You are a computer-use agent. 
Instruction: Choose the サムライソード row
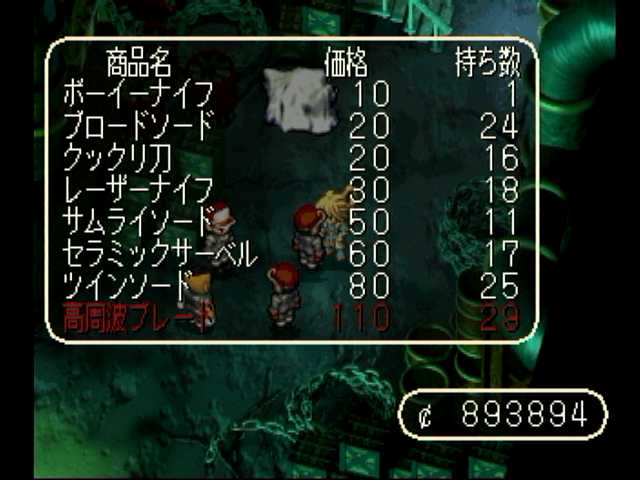pyautogui.click(x=138, y=221)
